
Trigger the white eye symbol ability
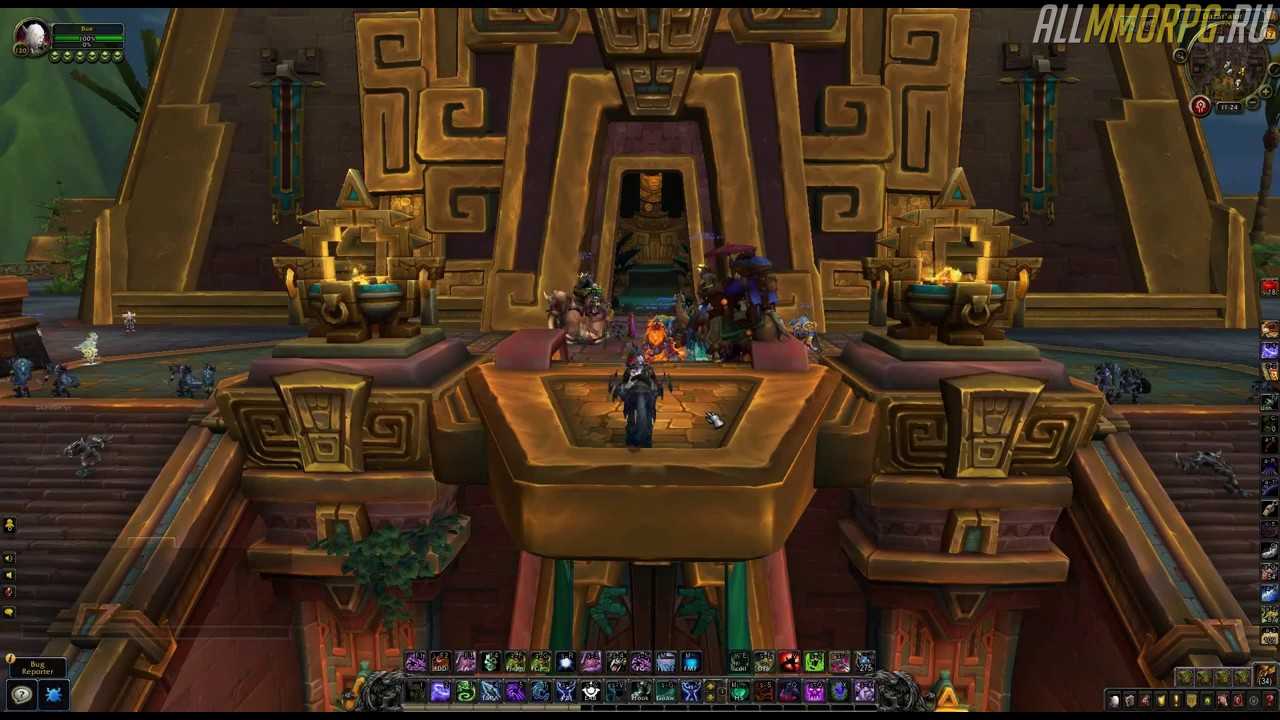(591, 691)
